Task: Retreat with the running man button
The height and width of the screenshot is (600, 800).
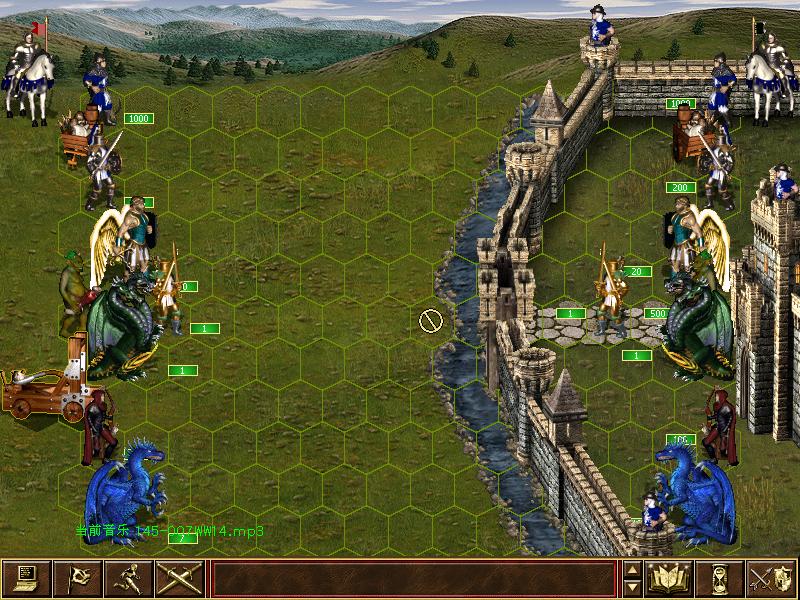Action: click(x=129, y=578)
